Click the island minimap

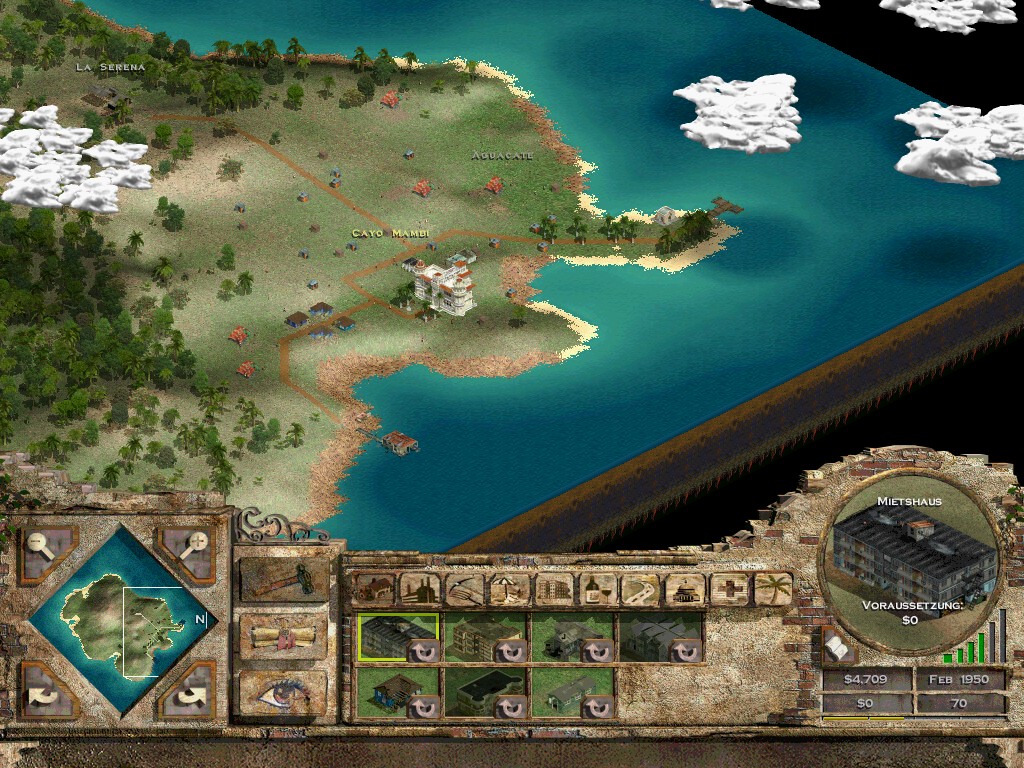[x=118, y=620]
